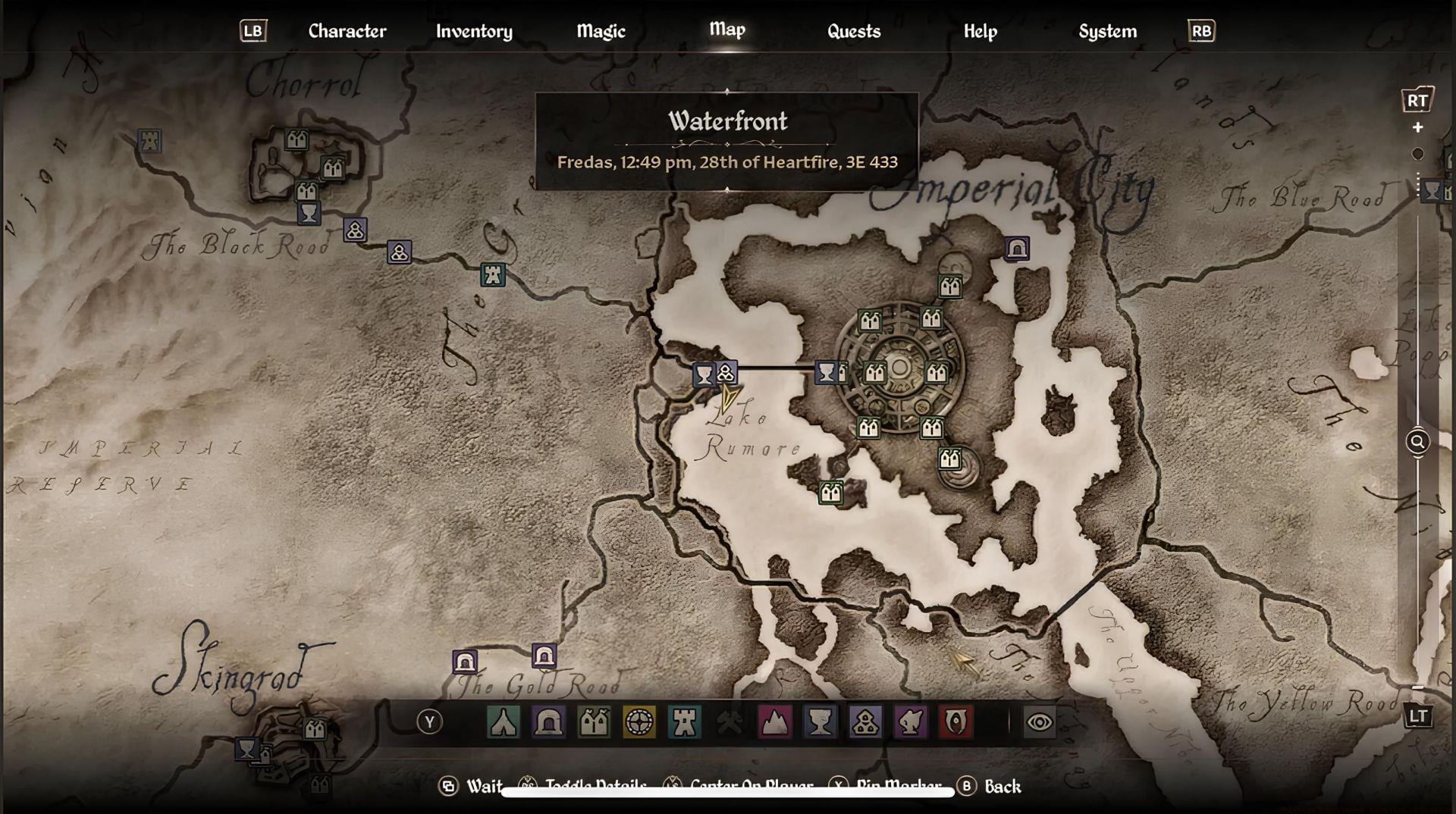Select the cave filter icon

(x=548, y=722)
